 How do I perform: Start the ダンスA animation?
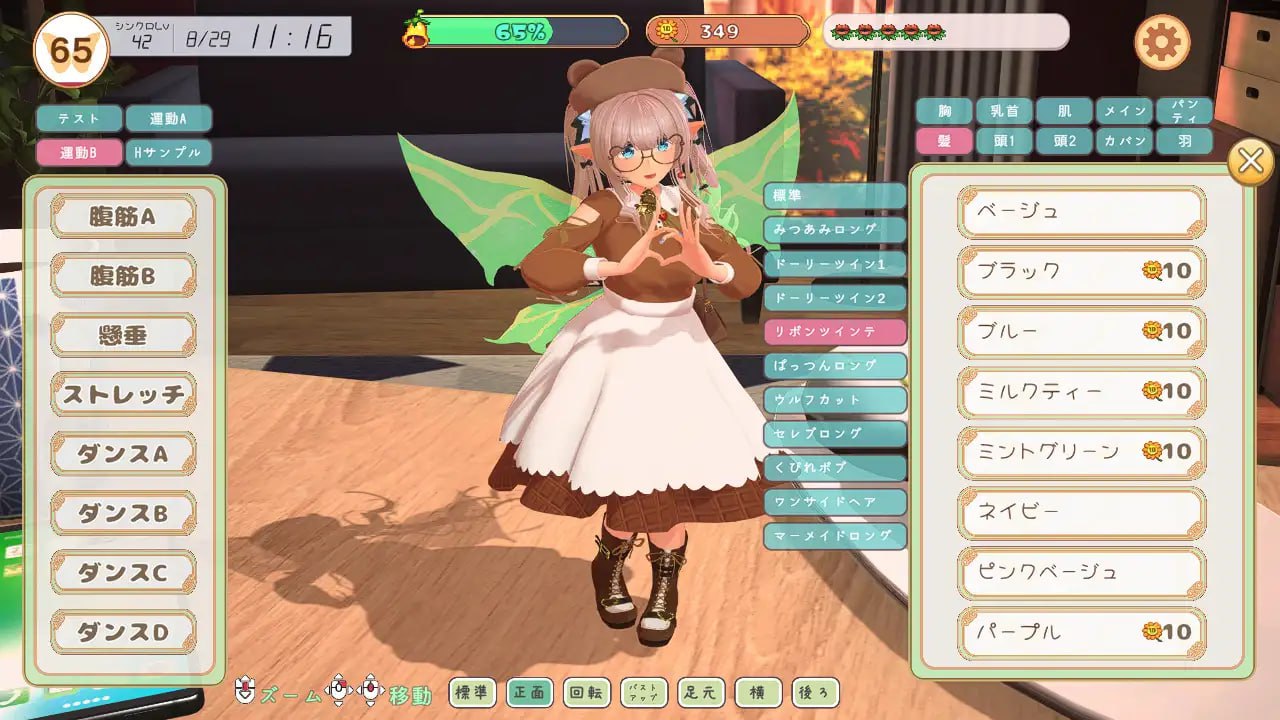pos(122,453)
